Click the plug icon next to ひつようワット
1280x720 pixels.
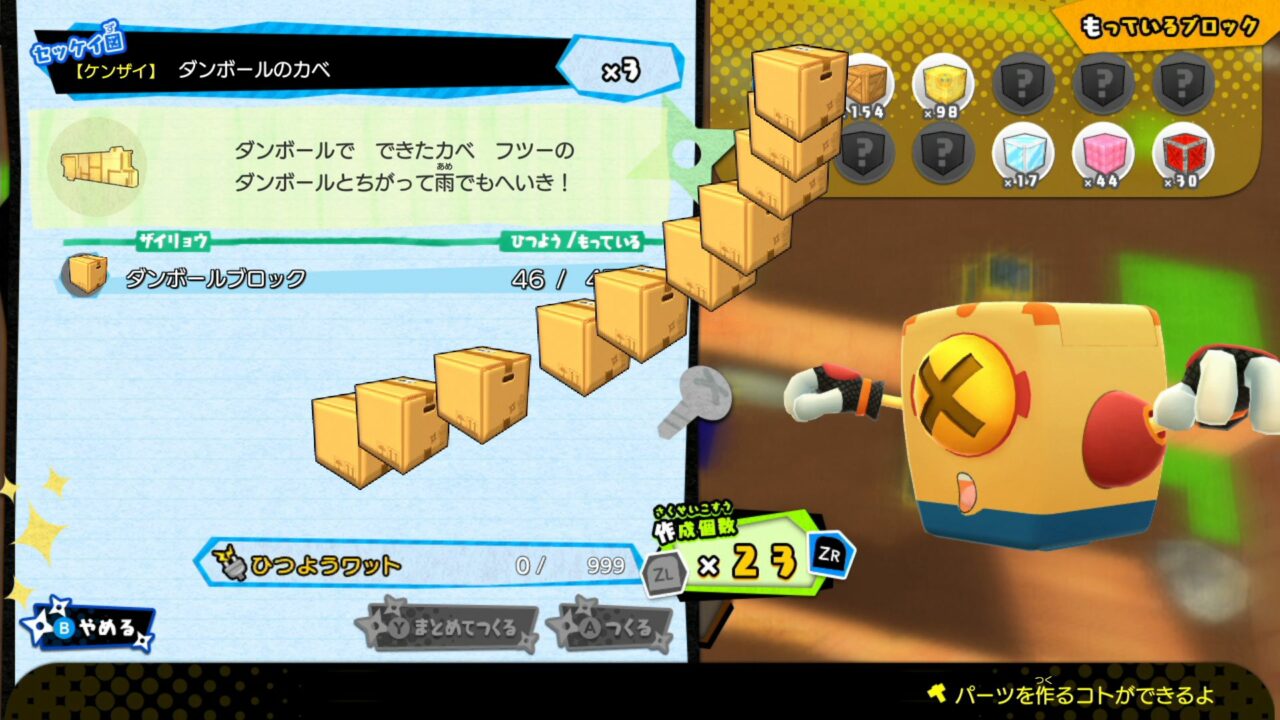[x=231, y=567]
